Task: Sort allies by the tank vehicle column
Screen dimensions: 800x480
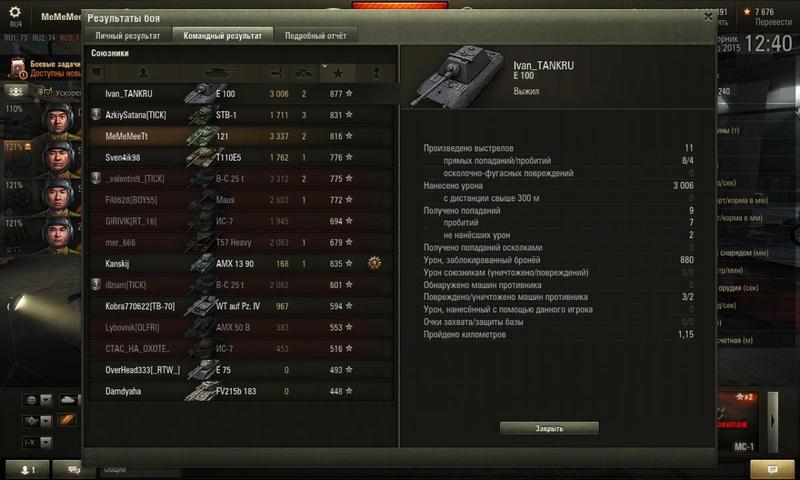Action: tap(218, 73)
